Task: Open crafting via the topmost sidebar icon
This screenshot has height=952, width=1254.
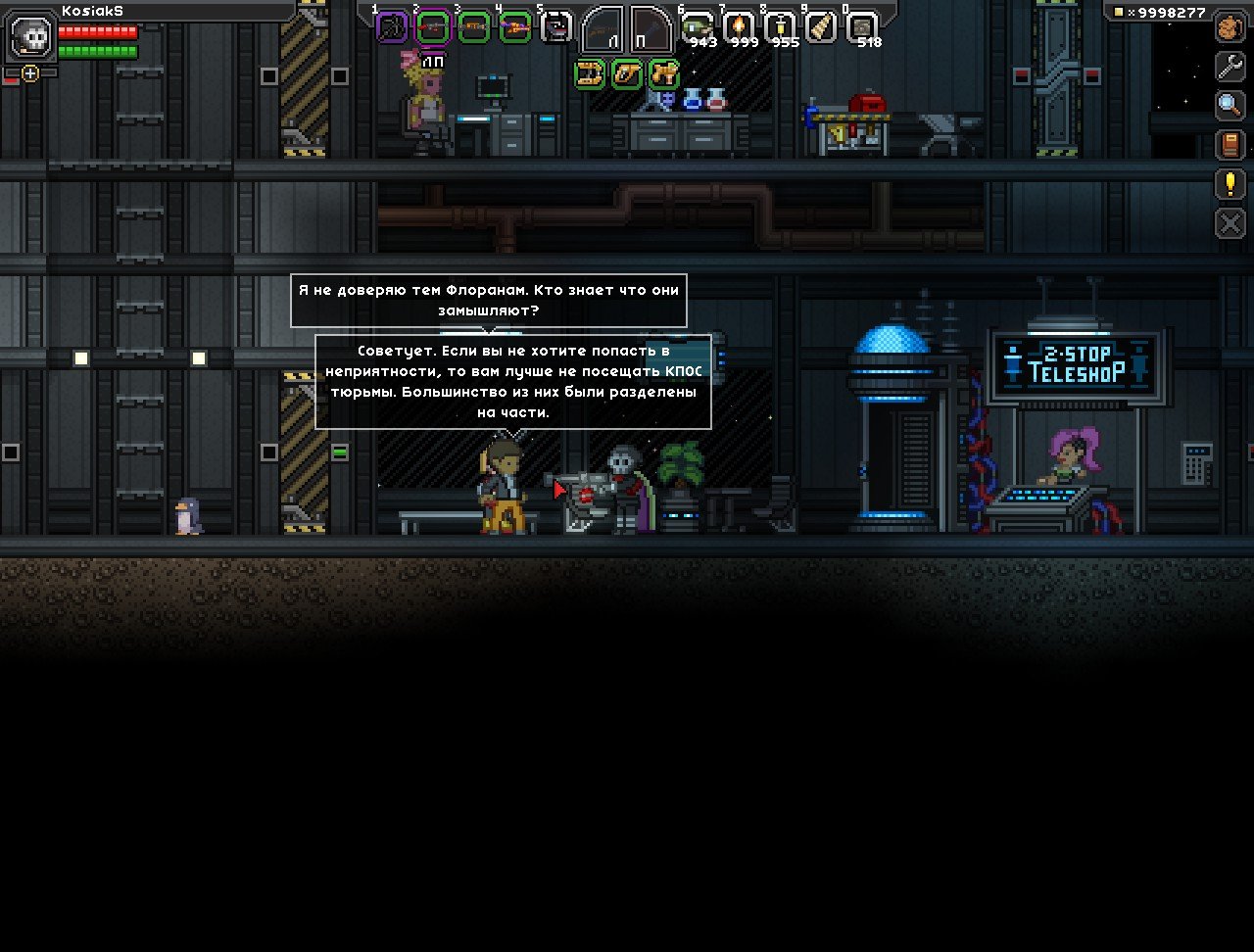Action: coord(1230,27)
